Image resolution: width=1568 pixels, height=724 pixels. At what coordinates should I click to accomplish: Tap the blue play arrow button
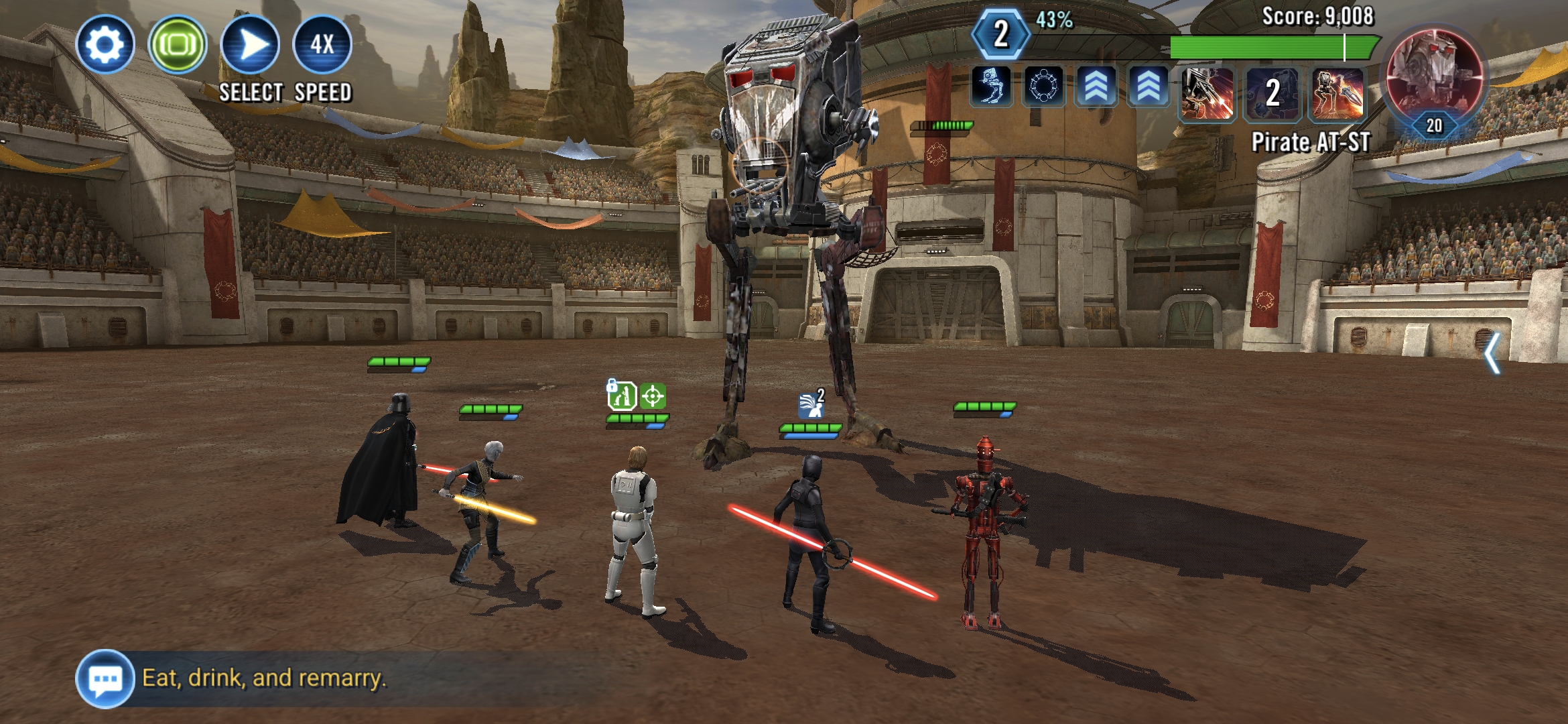[250, 44]
